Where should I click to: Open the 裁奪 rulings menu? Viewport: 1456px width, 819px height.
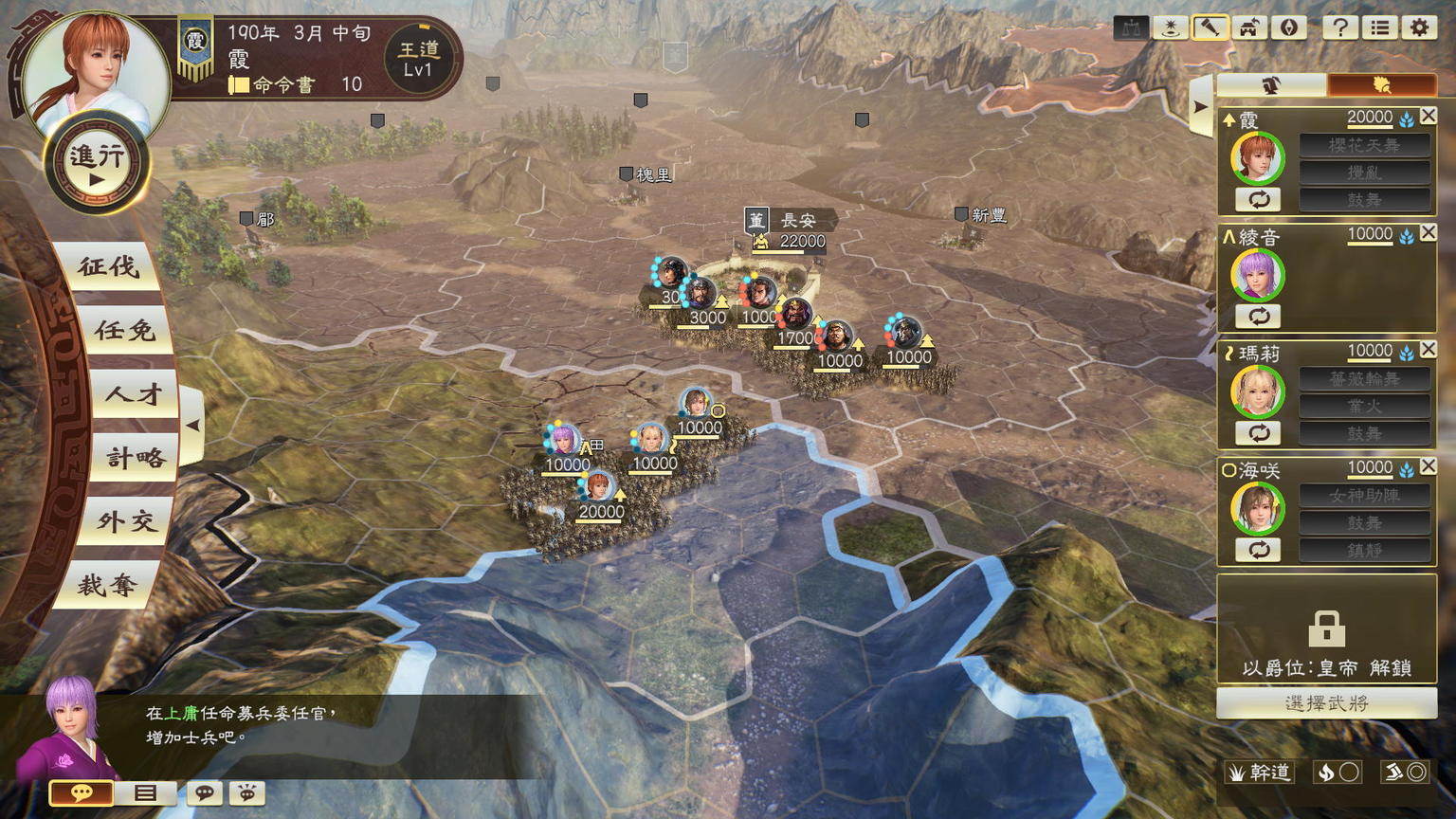coord(107,585)
